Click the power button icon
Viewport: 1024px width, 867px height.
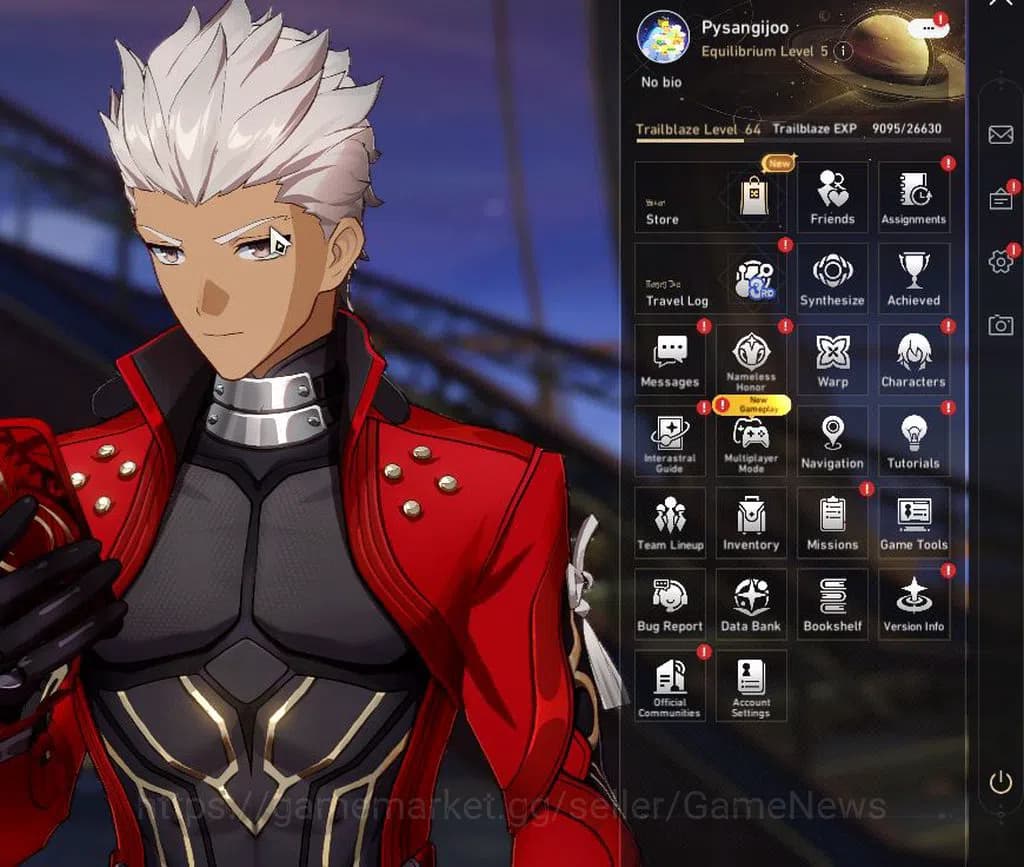tap(1000, 783)
